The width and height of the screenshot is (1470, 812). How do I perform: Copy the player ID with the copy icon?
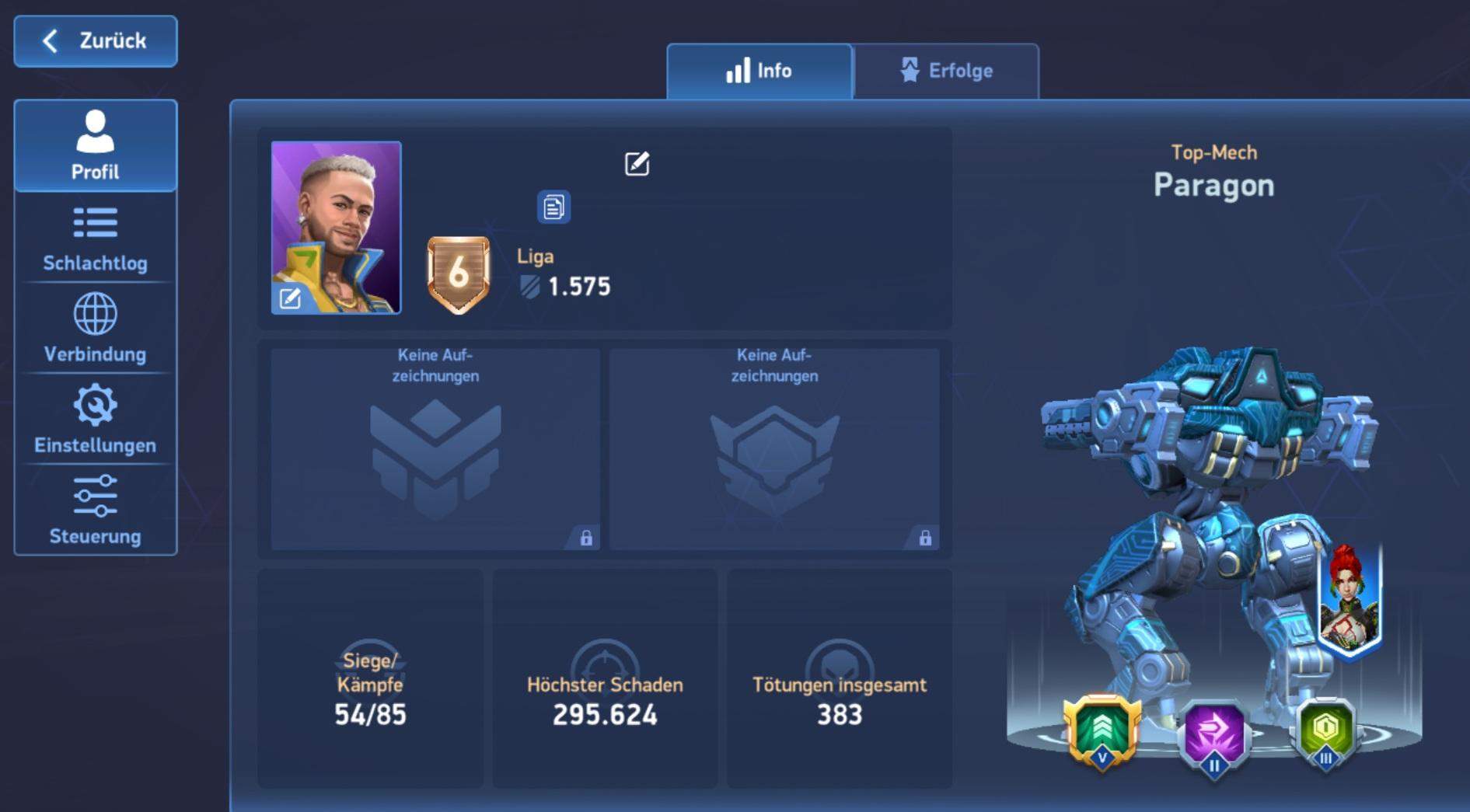pyautogui.click(x=553, y=206)
